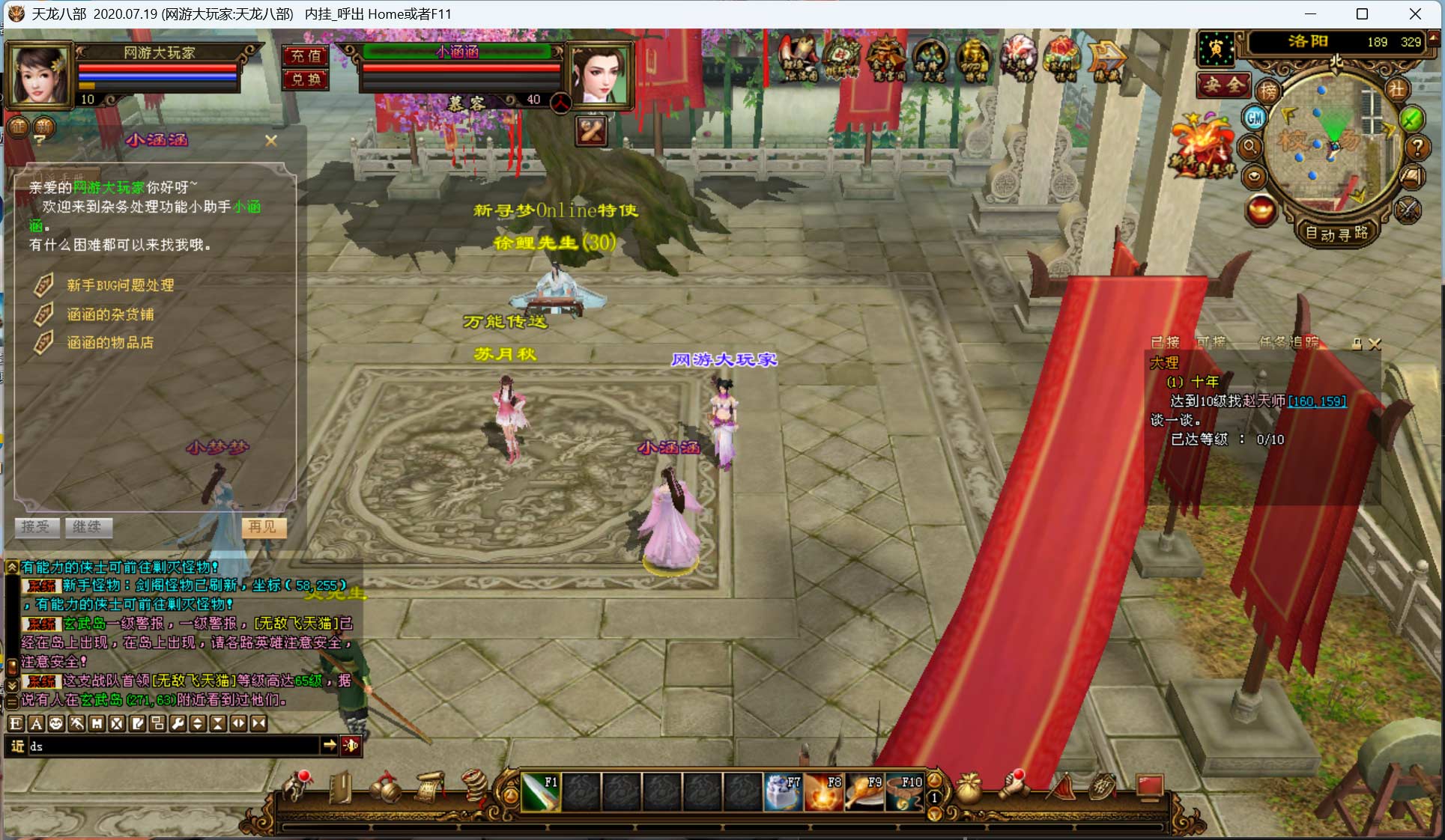The height and width of the screenshot is (840, 1445).
Task: Click the 兑换 exchange button
Action: pos(306,79)
